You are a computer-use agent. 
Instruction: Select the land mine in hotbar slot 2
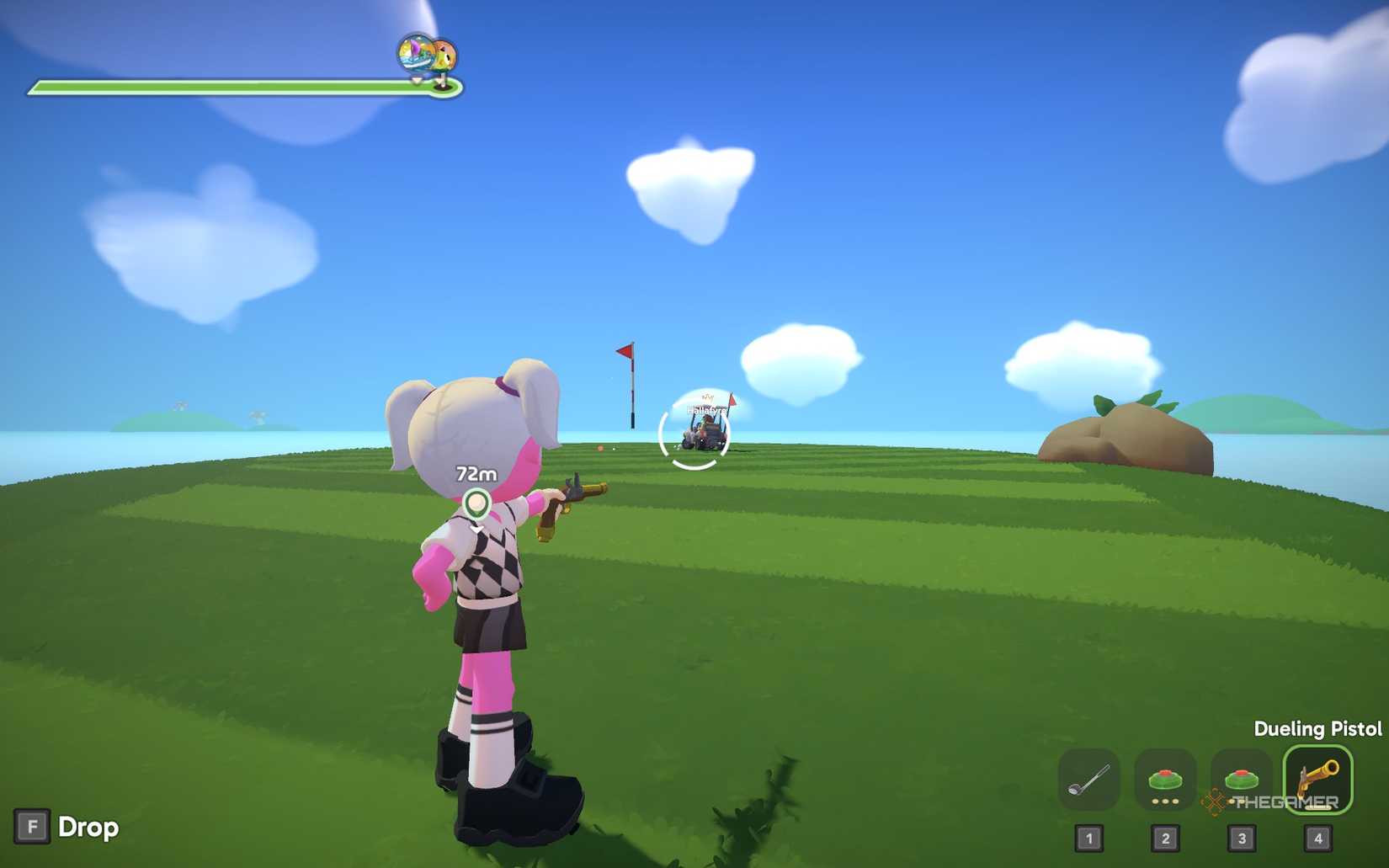pyautogui.click(x=1167, y=779)
